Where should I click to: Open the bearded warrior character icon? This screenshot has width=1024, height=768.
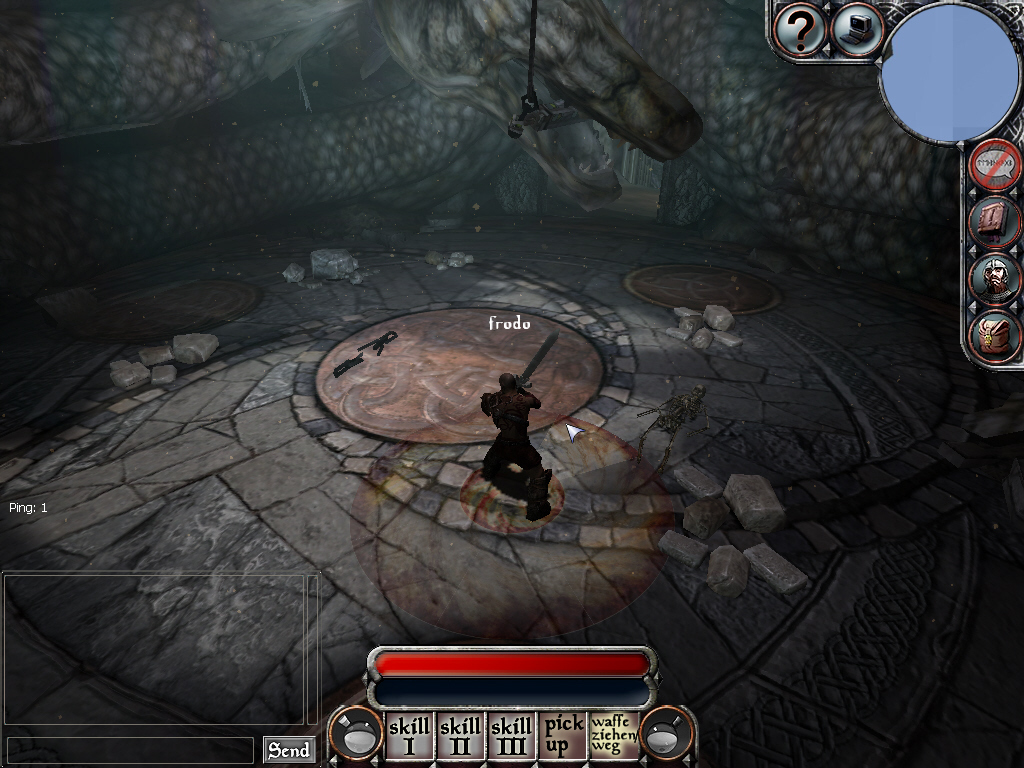point(995,278)
